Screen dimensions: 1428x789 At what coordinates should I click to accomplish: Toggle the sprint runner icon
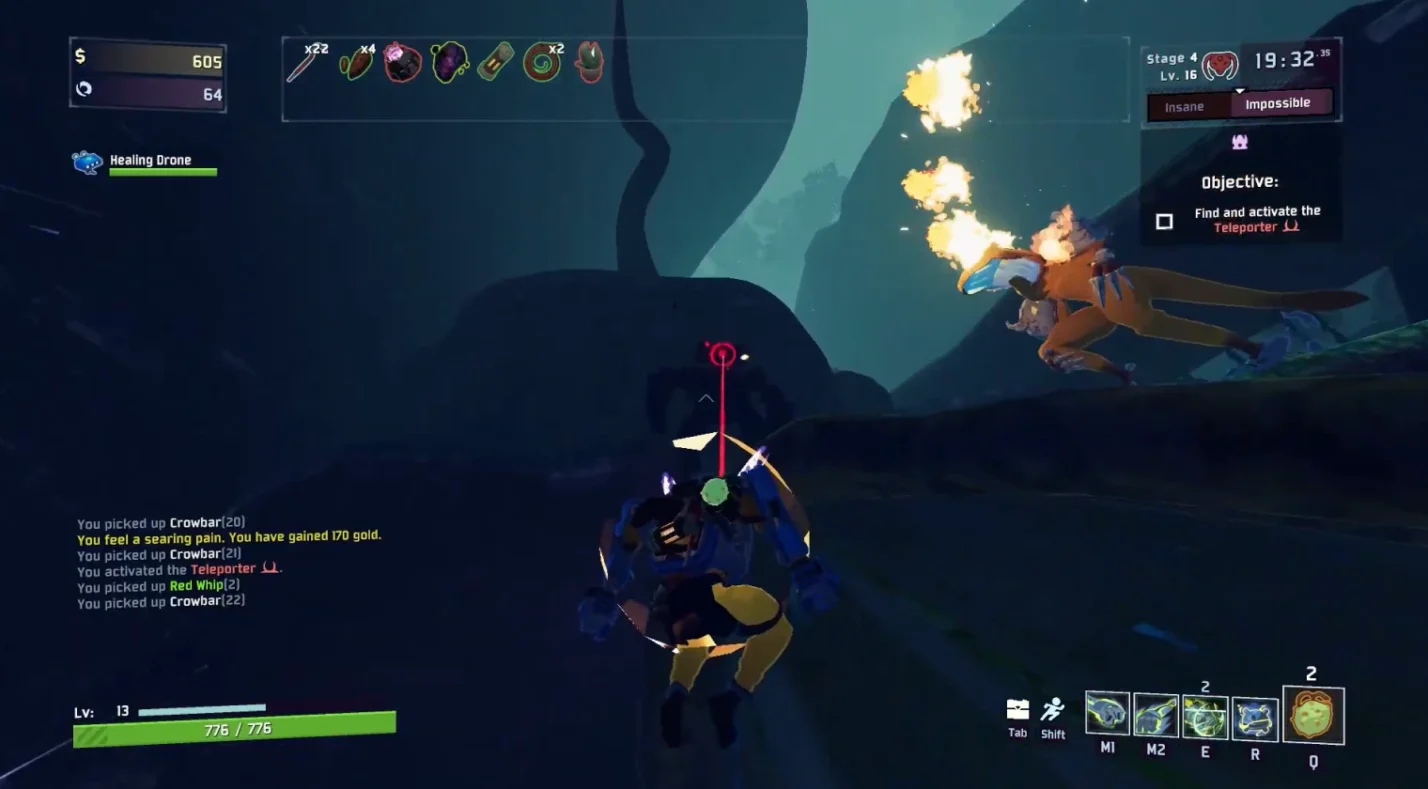[1052, 710]
